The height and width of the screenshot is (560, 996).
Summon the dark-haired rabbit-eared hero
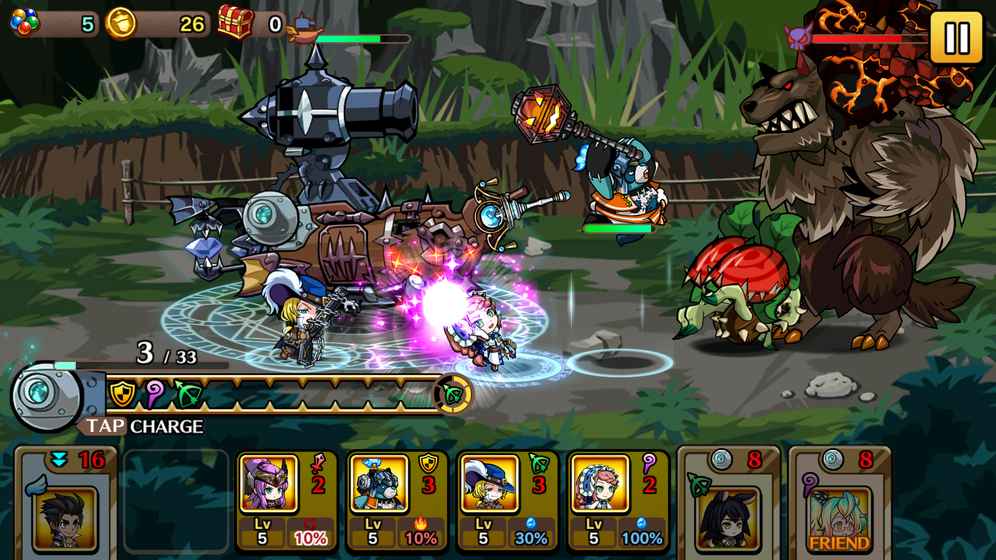(729, 502)
